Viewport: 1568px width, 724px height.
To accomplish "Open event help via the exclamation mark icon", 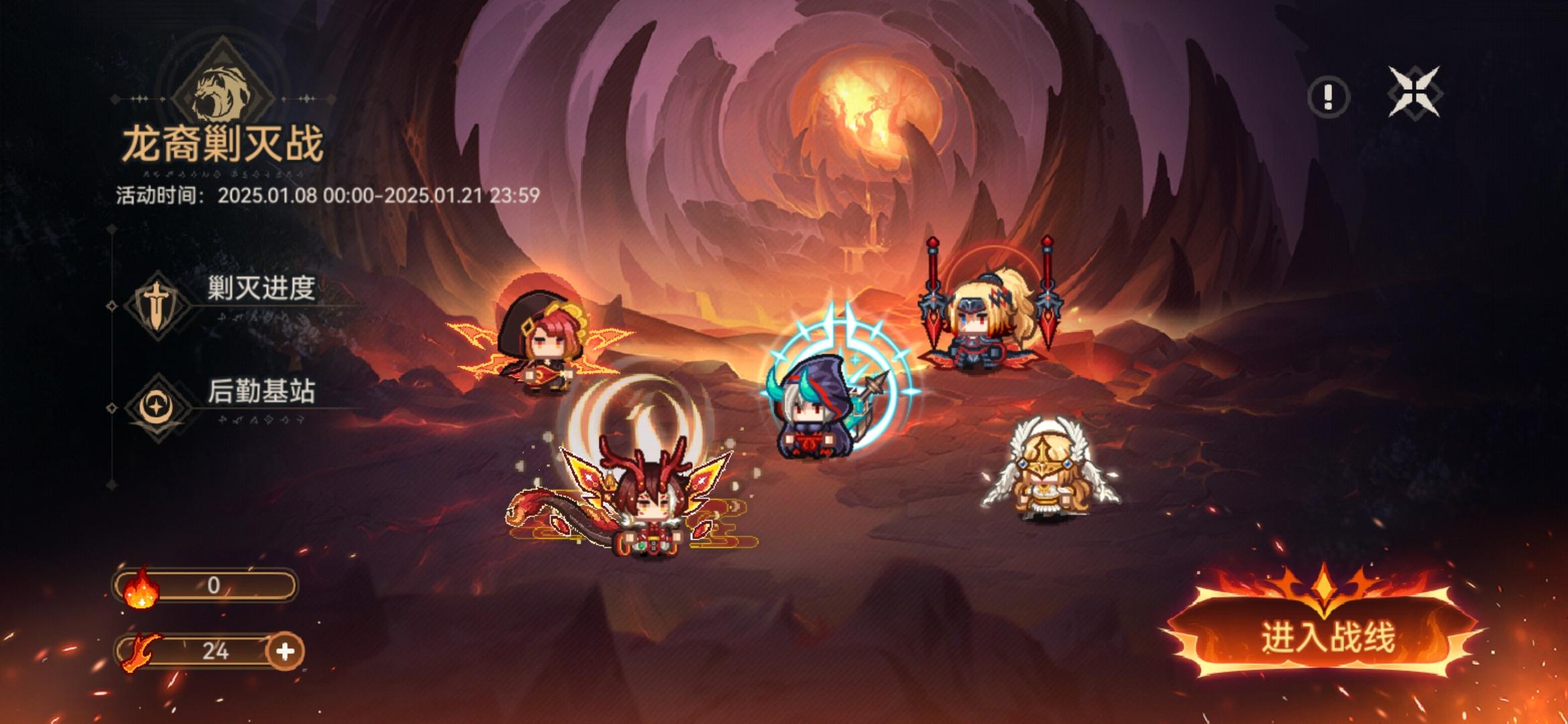I will 1329,95.
